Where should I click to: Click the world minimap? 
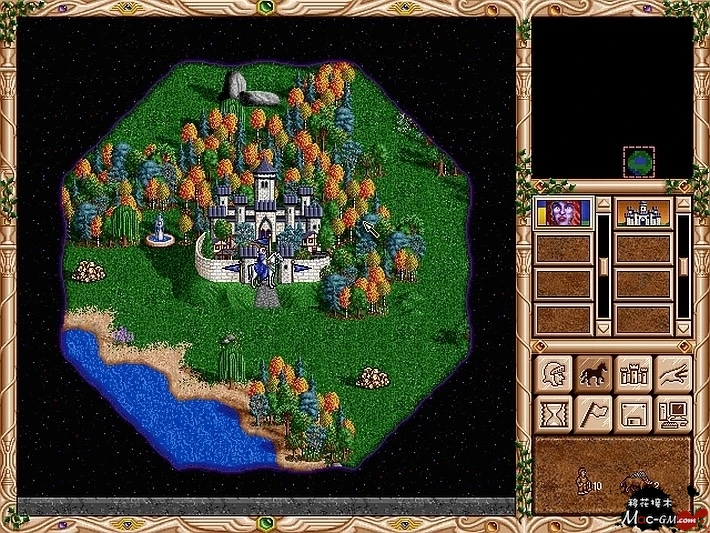(x=612, y=97)
